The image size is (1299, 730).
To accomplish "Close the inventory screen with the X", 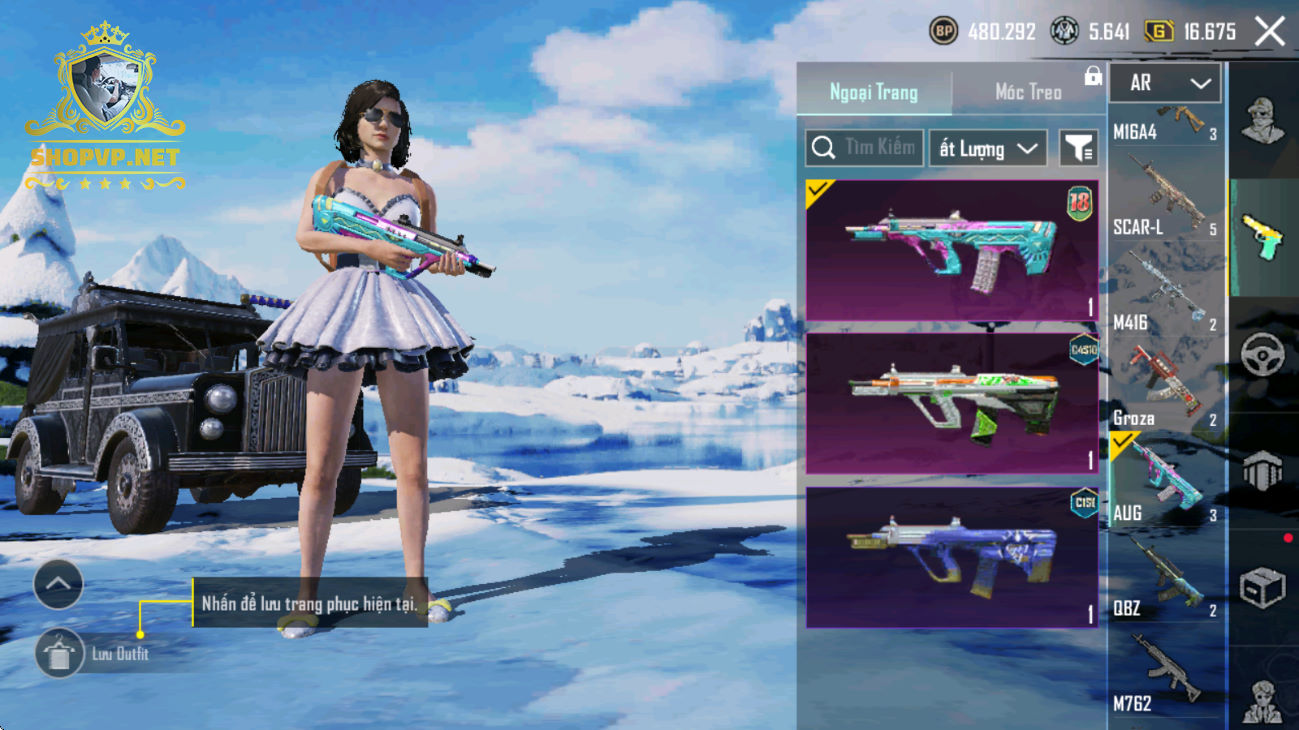I will tap(1270, 32).
